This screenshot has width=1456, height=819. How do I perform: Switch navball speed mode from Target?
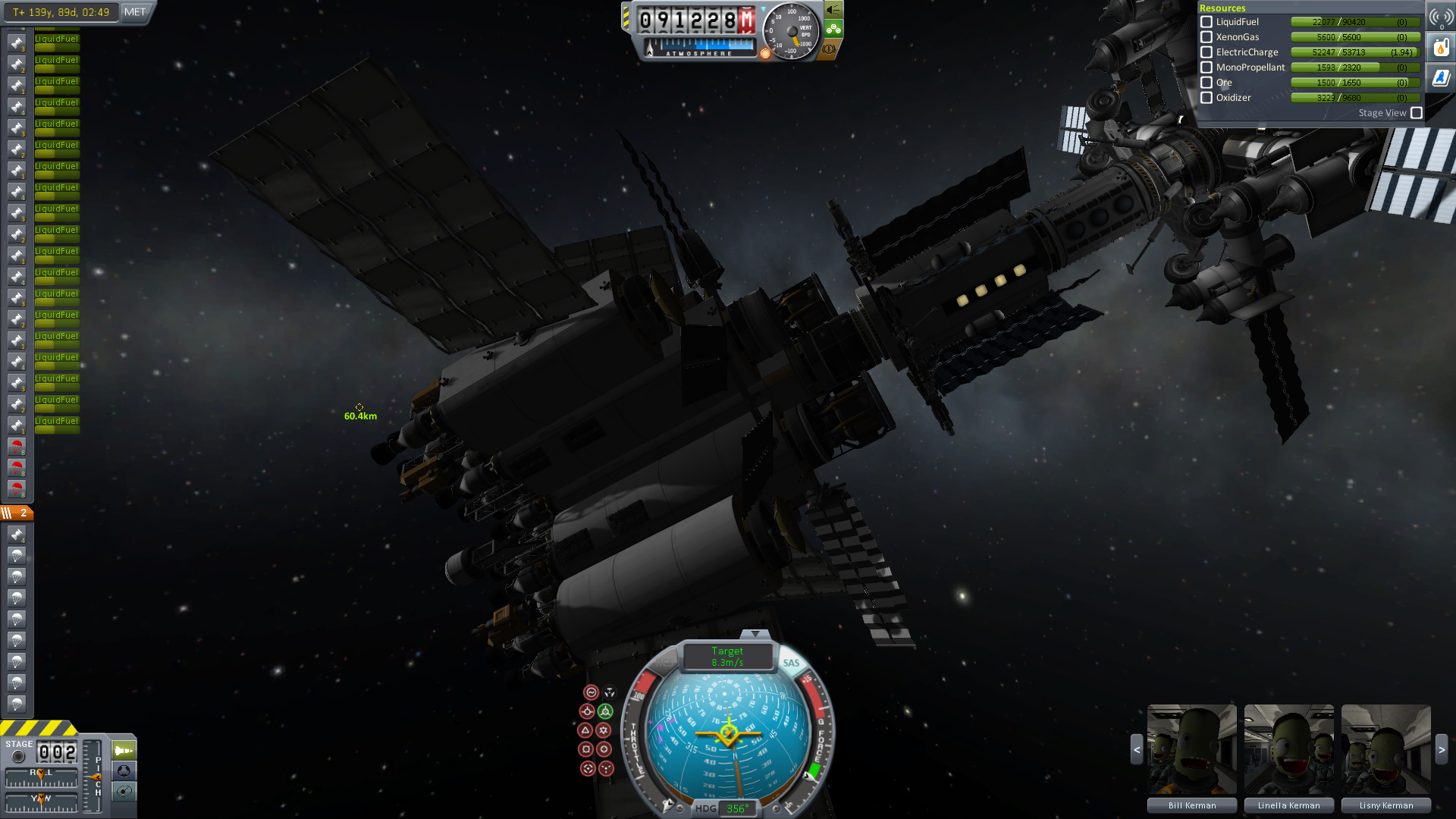(x=727, y=657)
